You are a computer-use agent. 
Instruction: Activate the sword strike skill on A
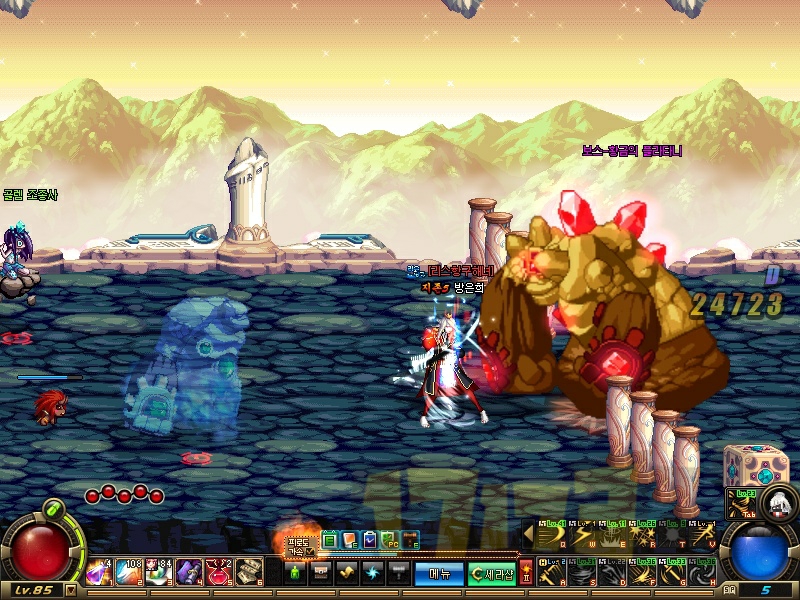coord(553,574)
